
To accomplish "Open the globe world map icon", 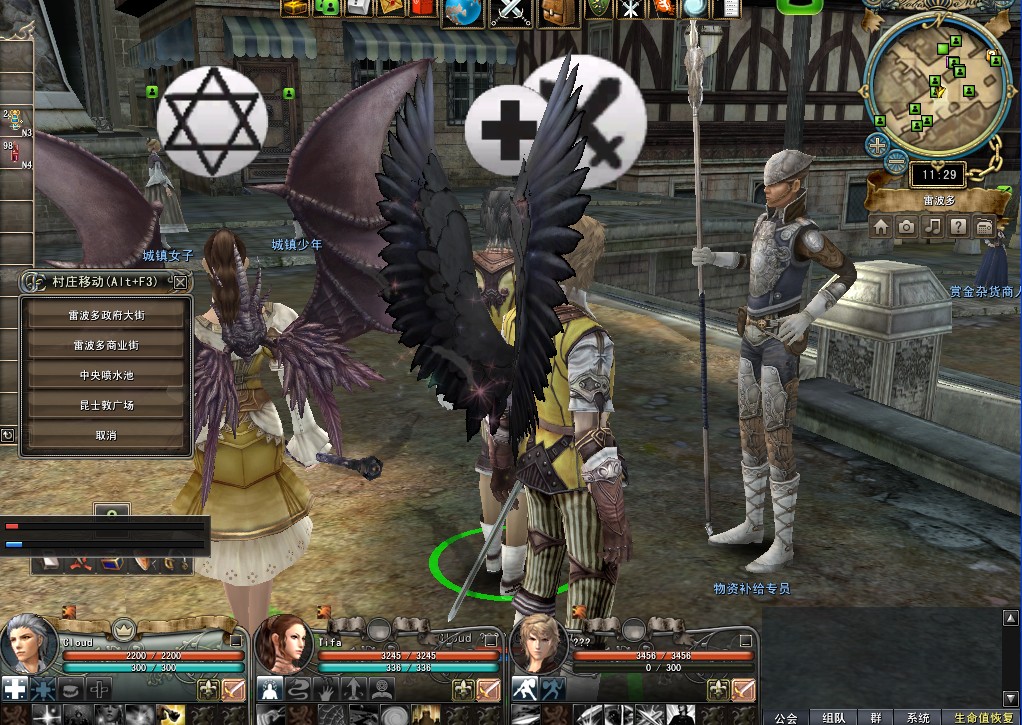I will pyautogui.click(x=462, y=12).
